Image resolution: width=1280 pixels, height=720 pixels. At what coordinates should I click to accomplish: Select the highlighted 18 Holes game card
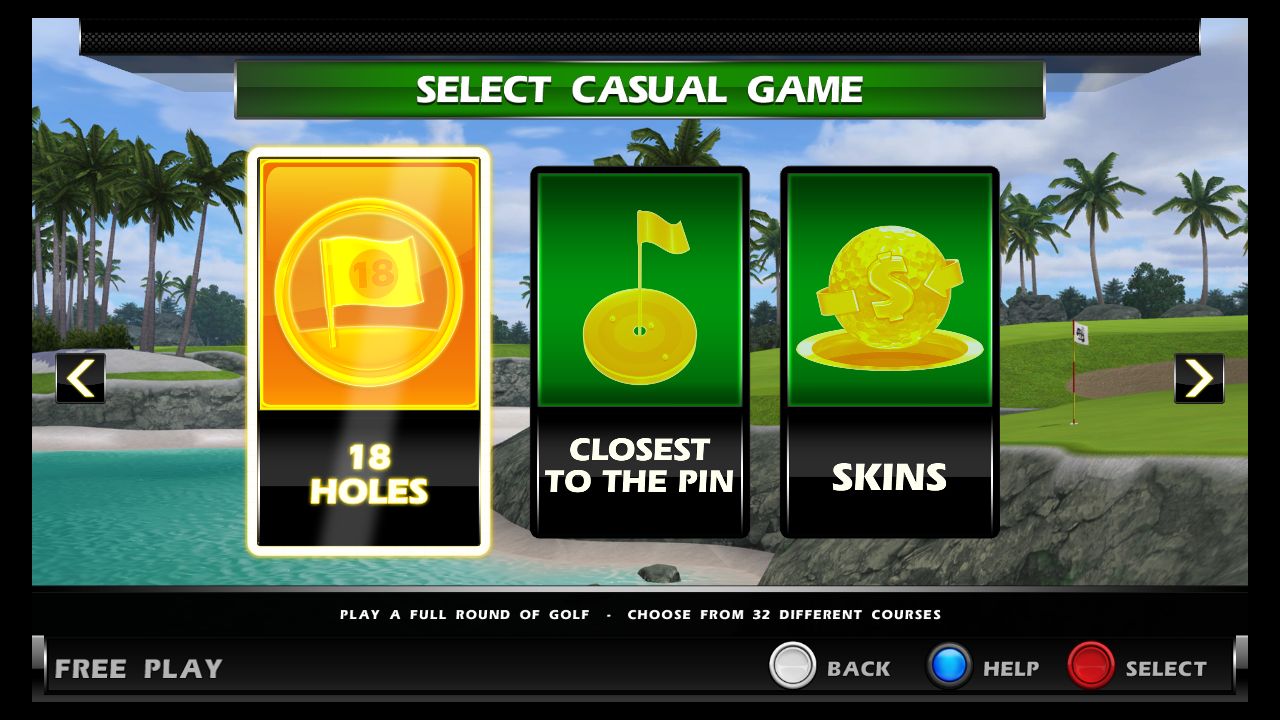click(x=370, y=350)
